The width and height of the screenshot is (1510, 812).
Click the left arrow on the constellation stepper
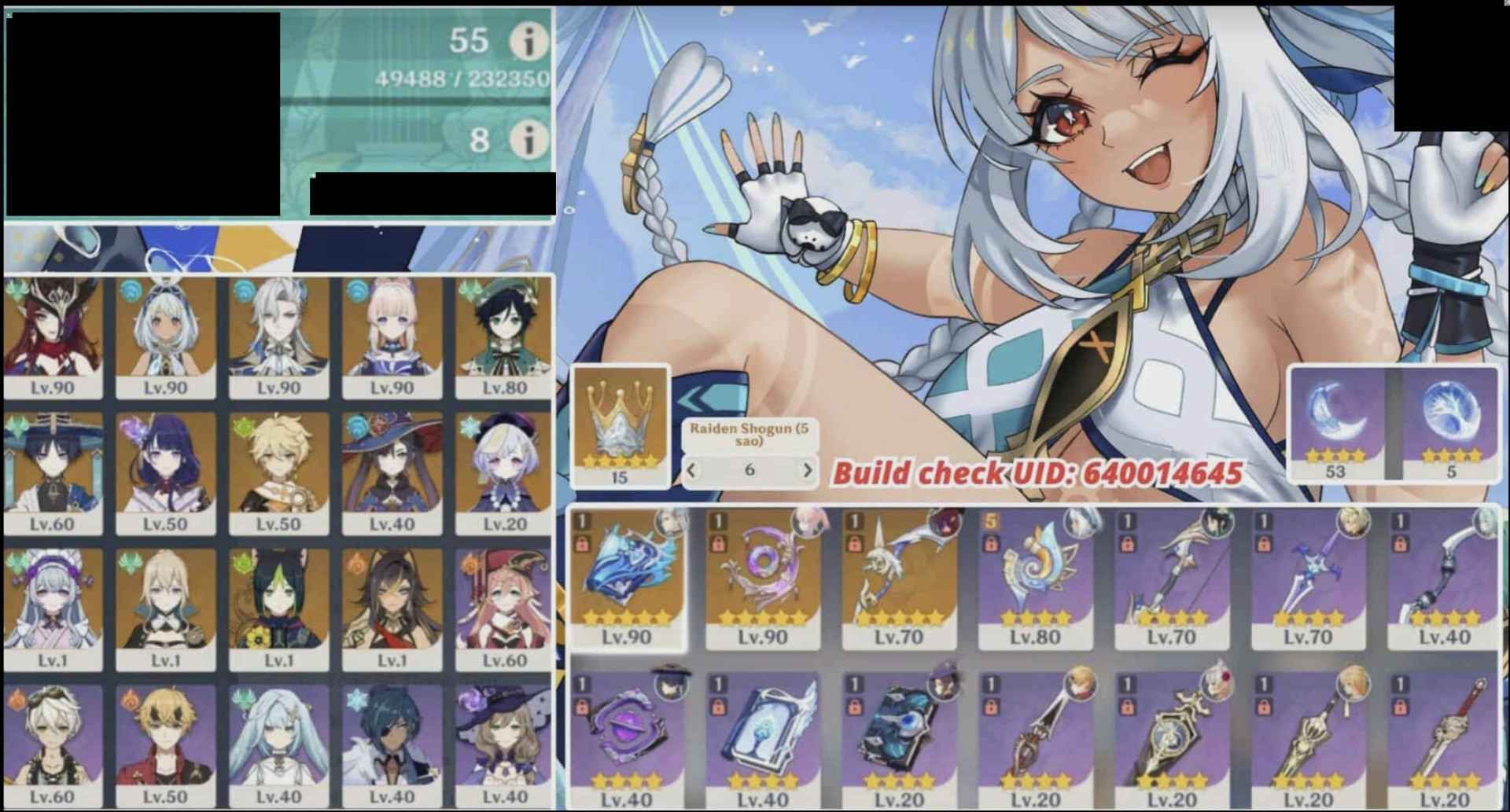[691, 469]
